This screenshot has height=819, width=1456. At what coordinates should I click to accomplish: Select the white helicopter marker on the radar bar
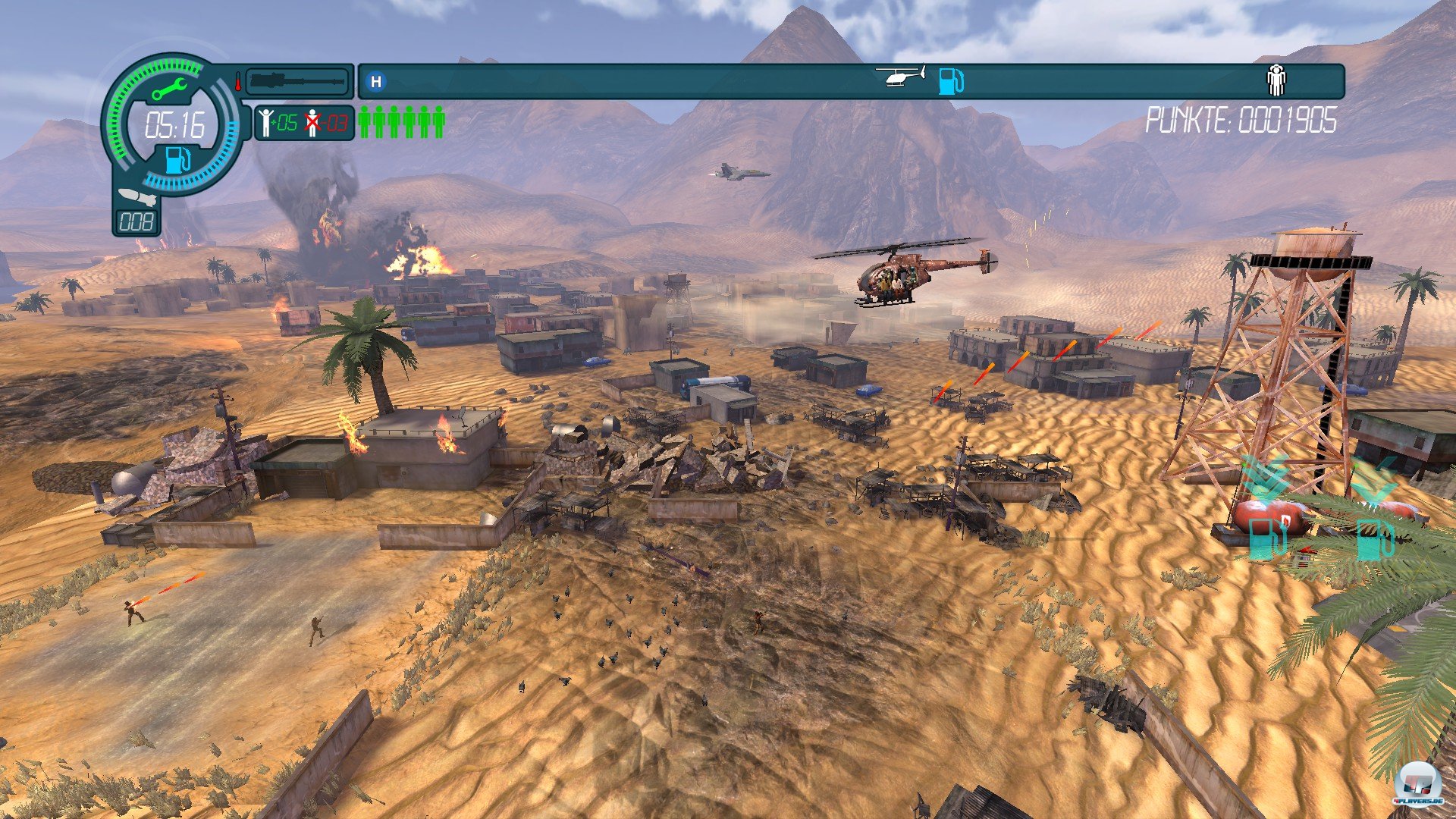901,76
